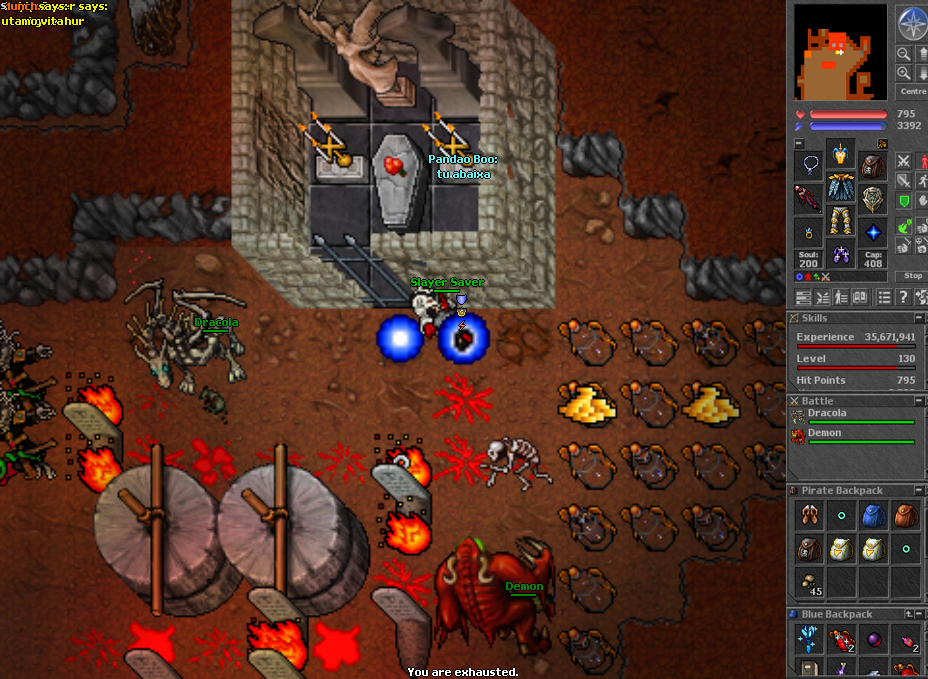This screenshot has height=679, width=928.
Task: Click the compass rose on the minimap
Action: click(911, 22)
